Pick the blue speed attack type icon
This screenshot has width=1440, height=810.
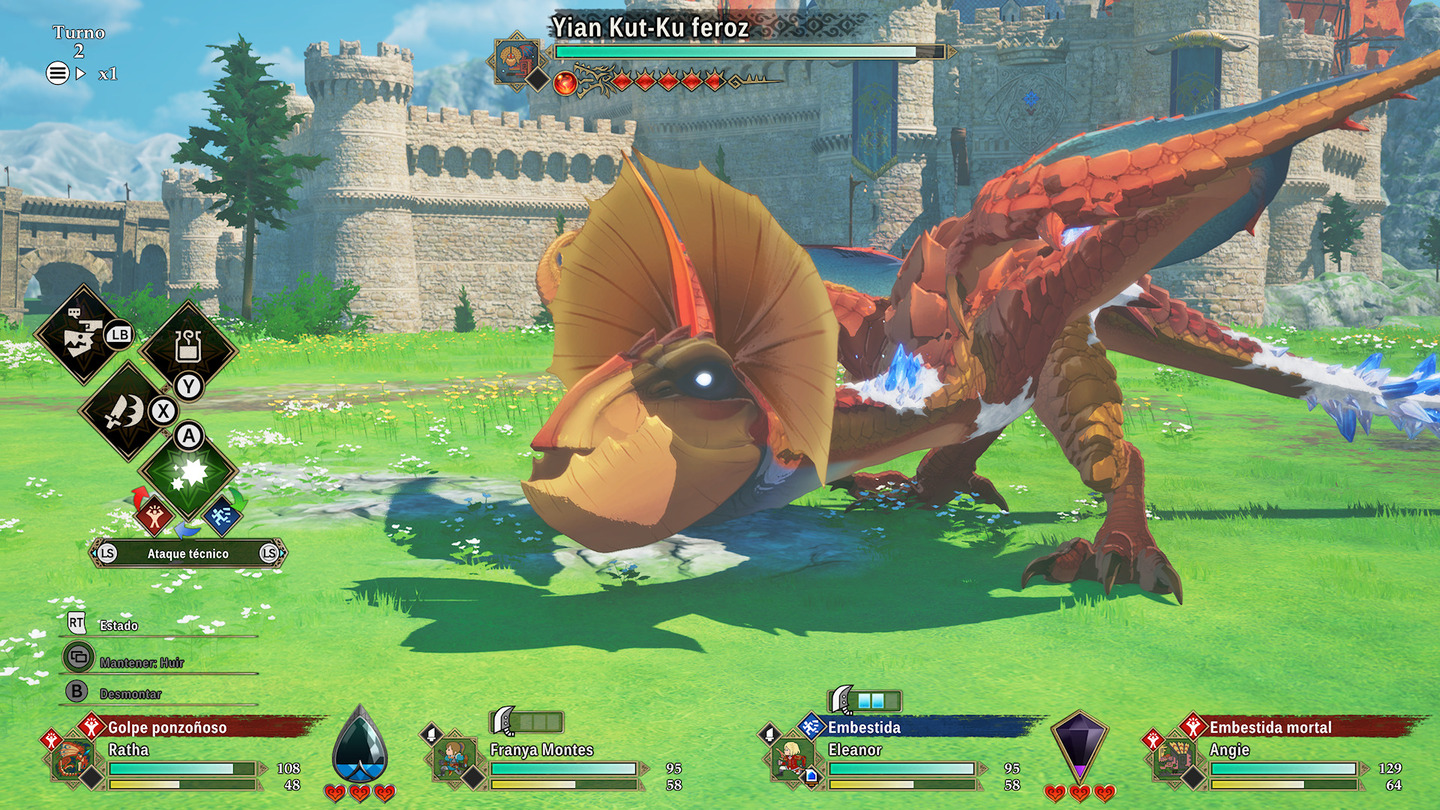222,514
